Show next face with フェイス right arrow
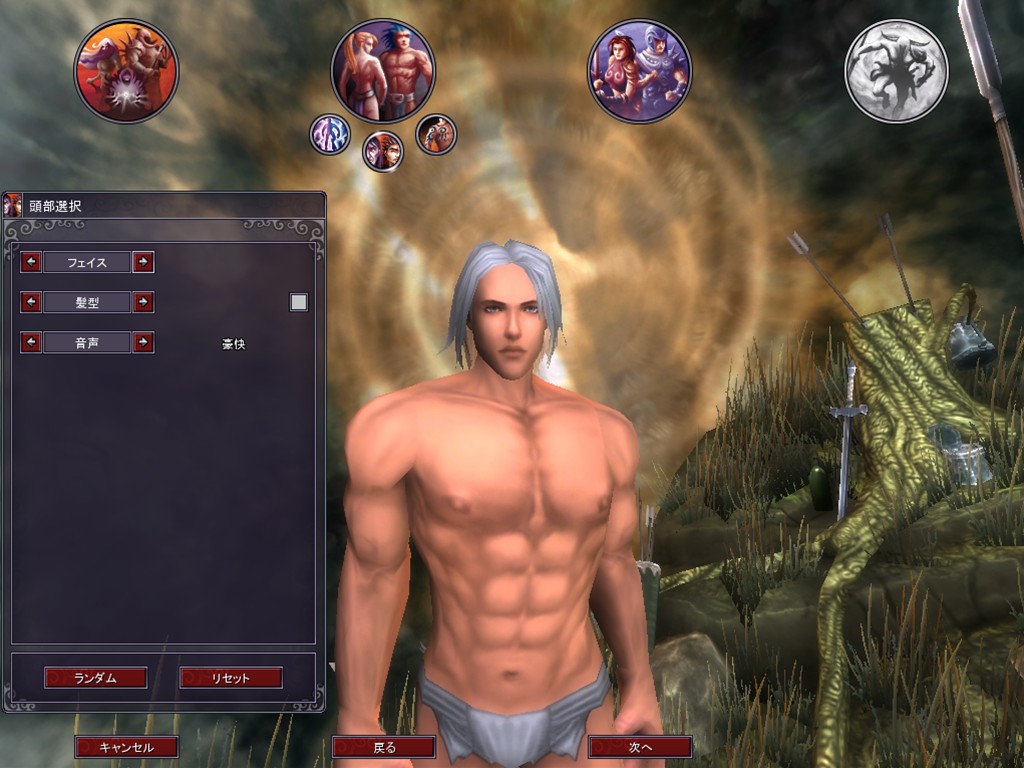The image size is (1024, 768). 143,262
